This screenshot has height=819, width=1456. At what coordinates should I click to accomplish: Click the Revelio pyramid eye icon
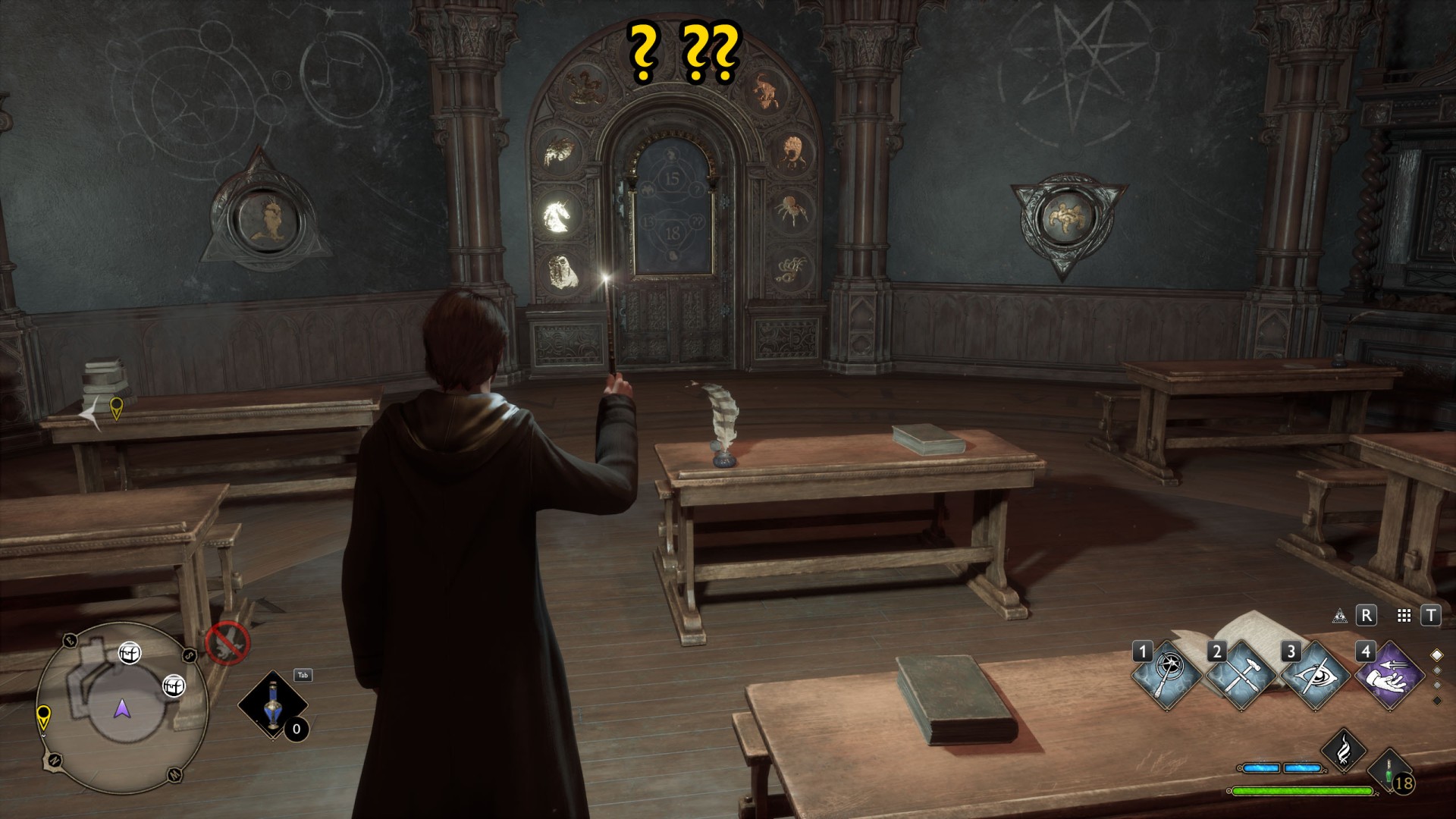tap(1340, 616)
